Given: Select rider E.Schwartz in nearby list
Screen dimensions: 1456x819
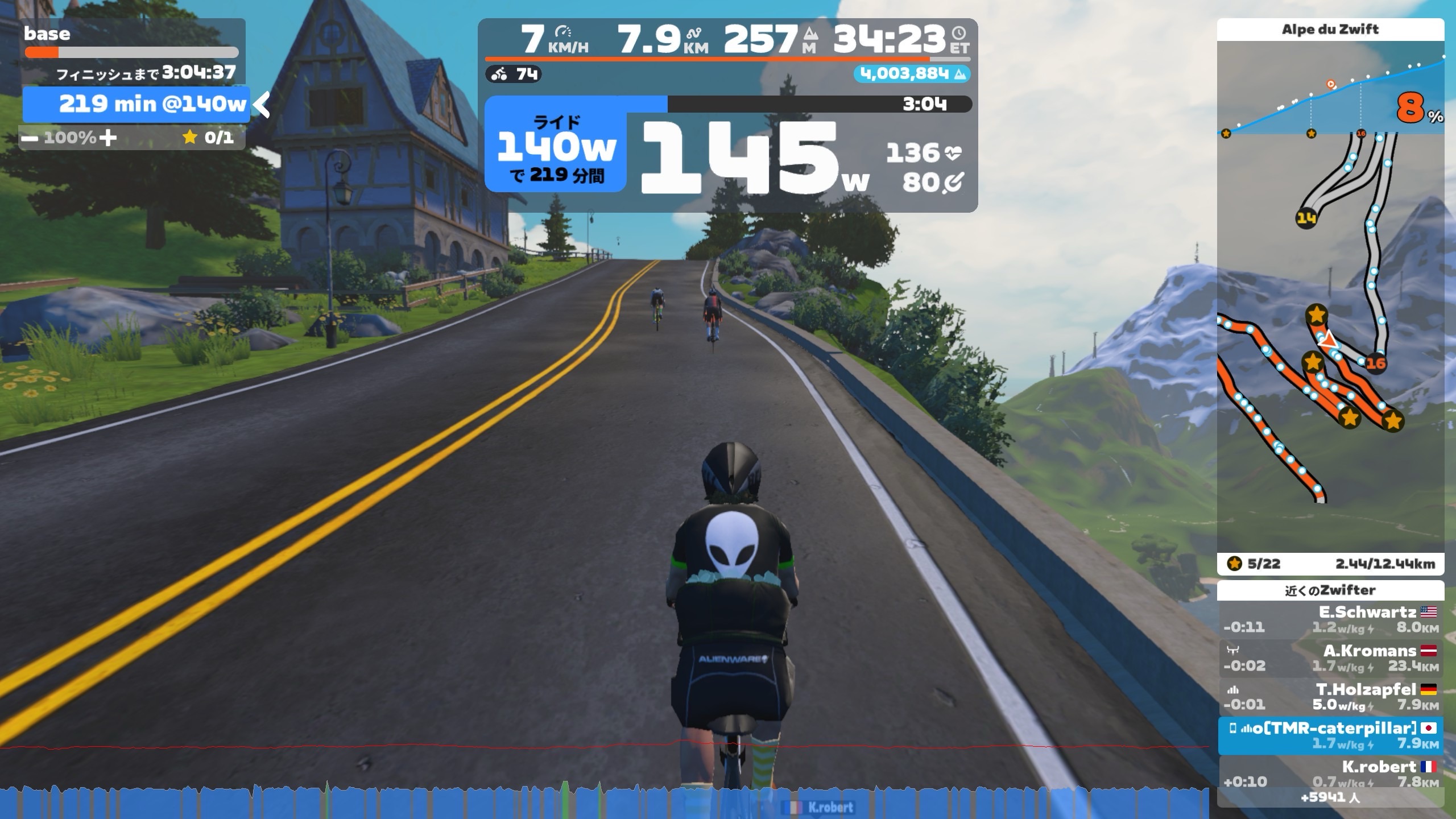Looking at the screenshot, I should pos(1330,619).
